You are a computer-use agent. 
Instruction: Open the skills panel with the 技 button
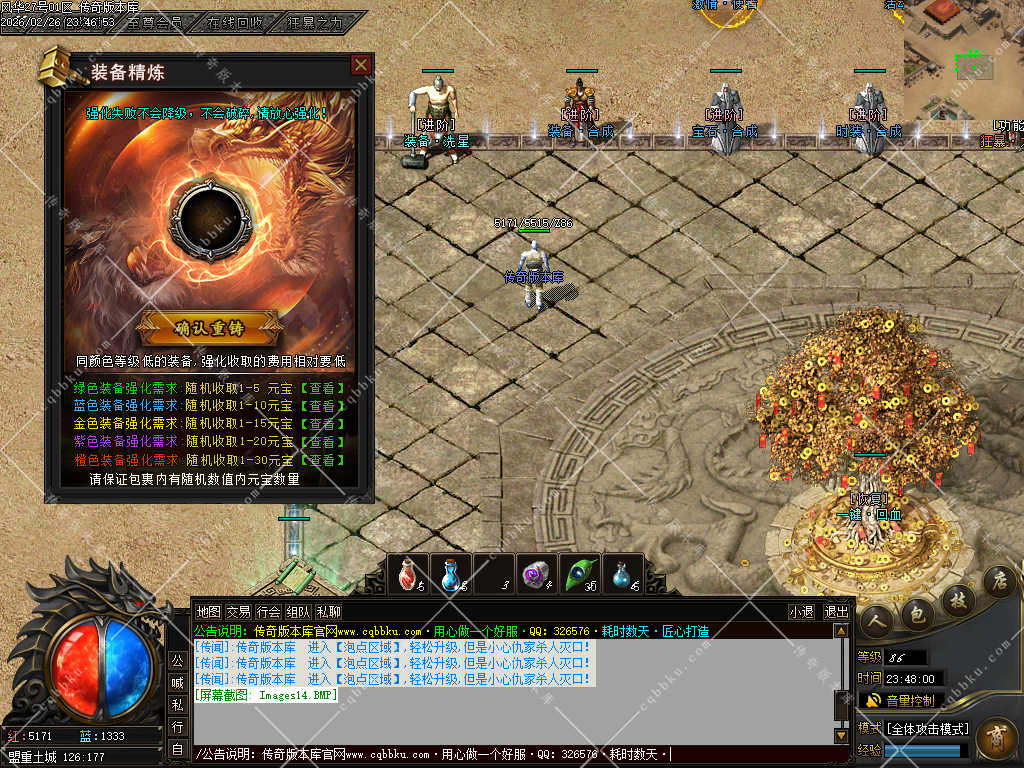(x=957, y=598)
